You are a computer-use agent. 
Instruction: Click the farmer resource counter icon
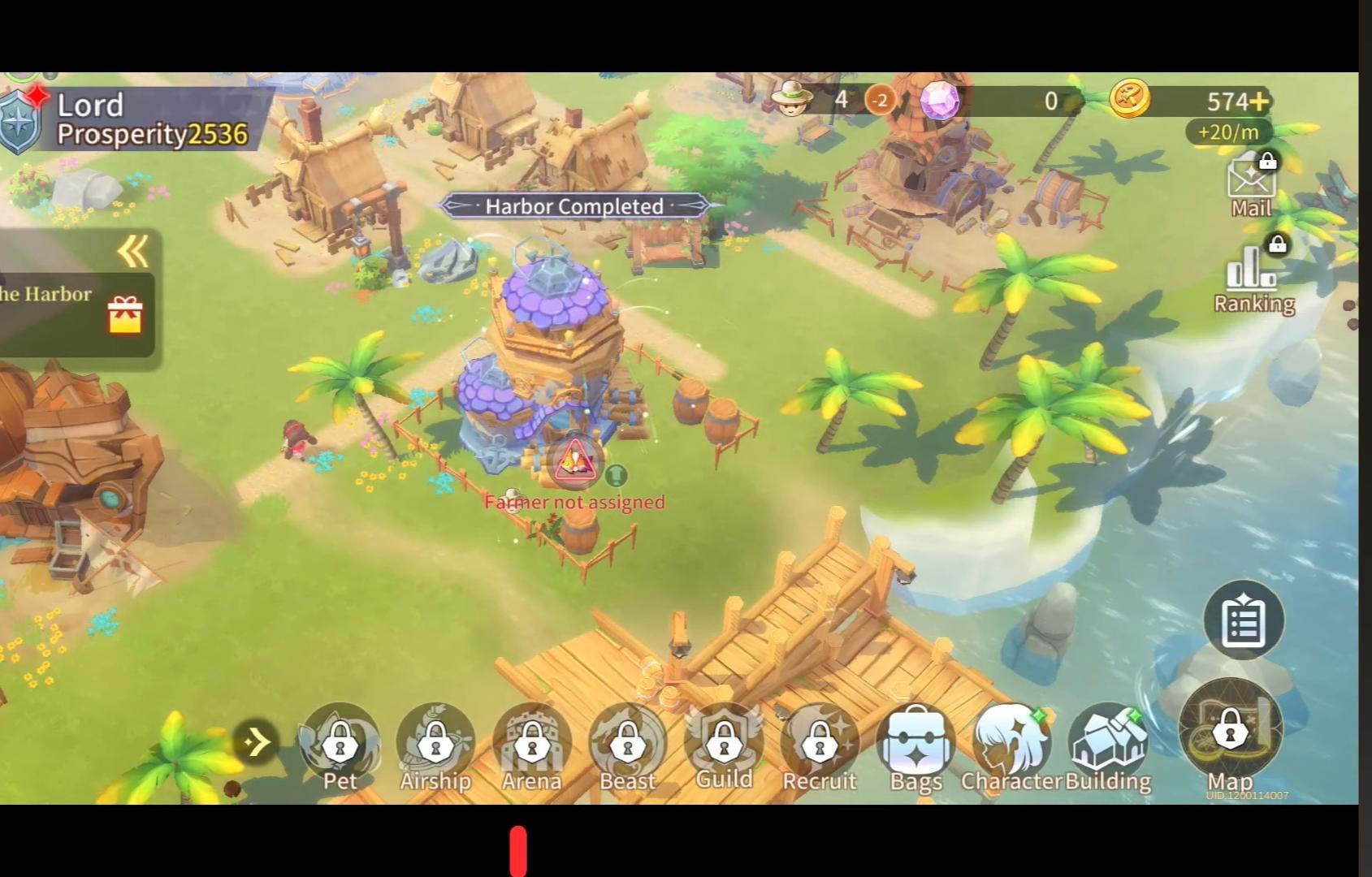(792, 99)
